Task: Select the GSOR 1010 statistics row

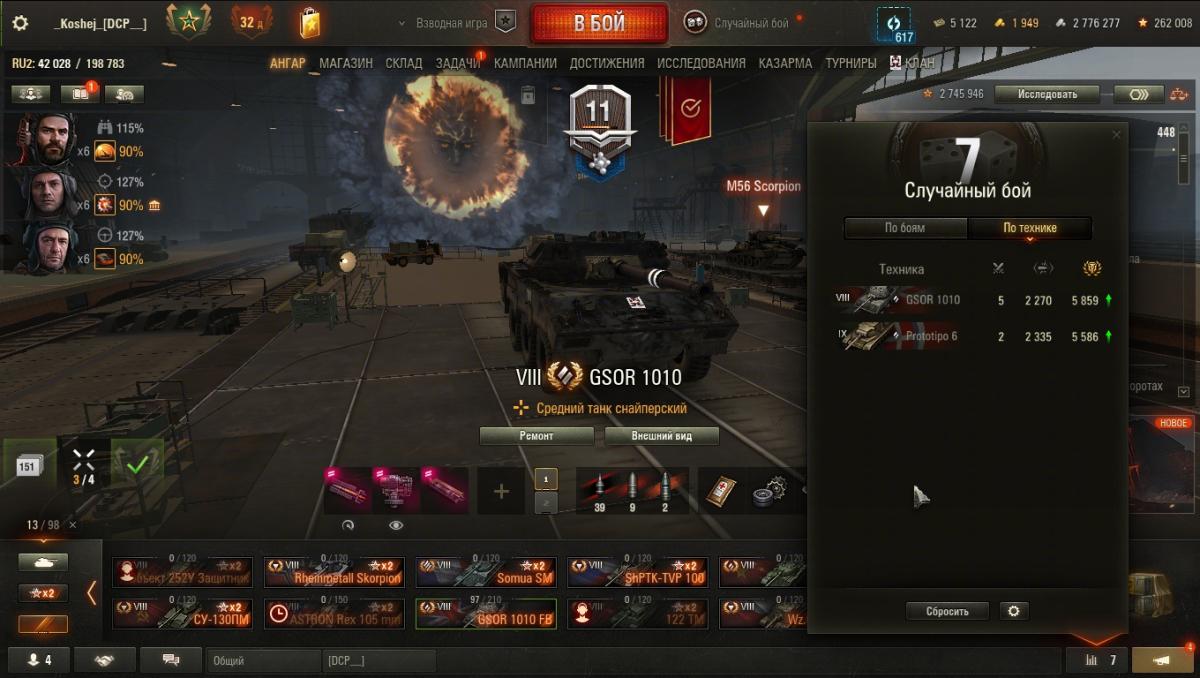Action: [975, 300]
